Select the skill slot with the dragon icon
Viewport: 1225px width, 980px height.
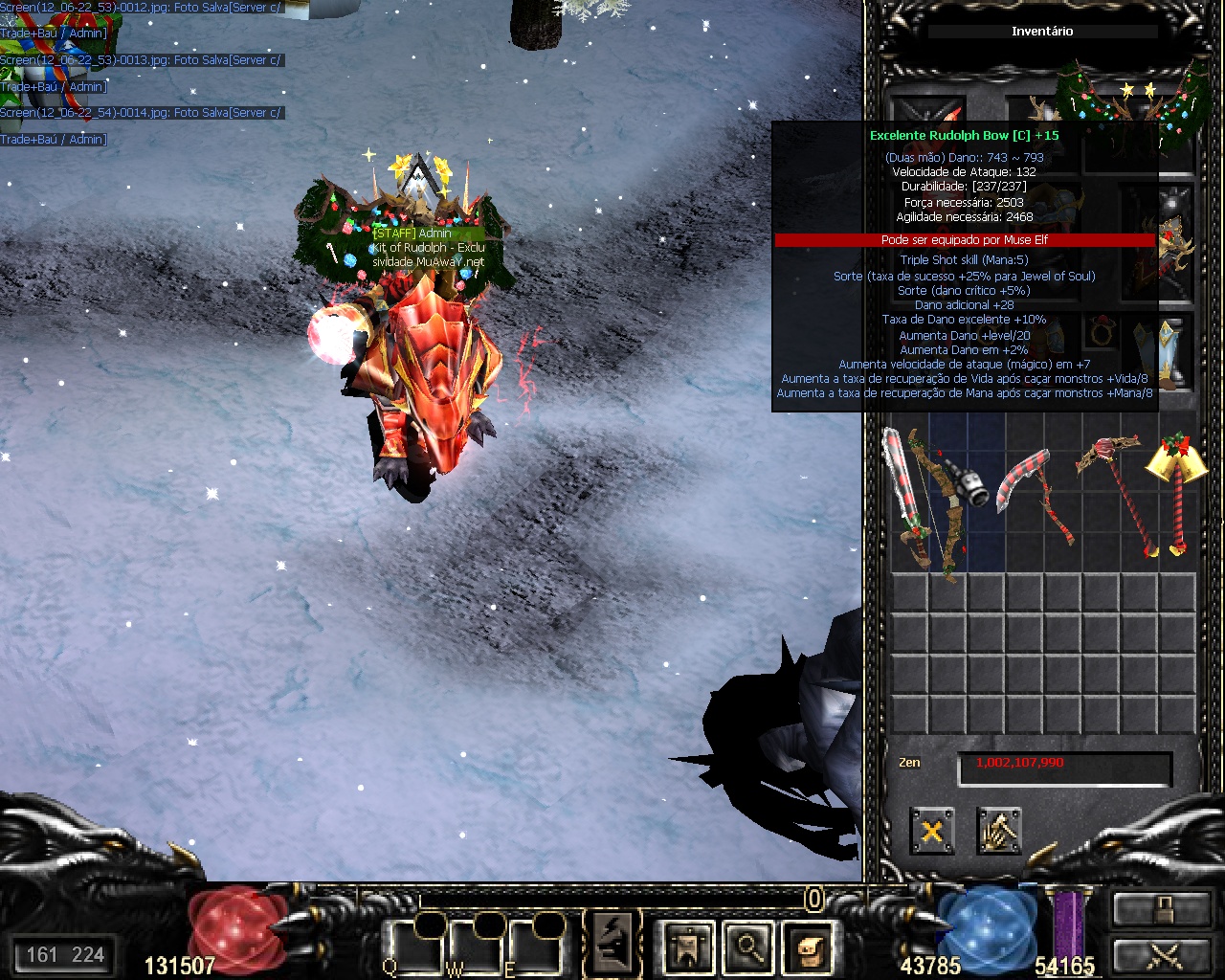click(612, 944)
